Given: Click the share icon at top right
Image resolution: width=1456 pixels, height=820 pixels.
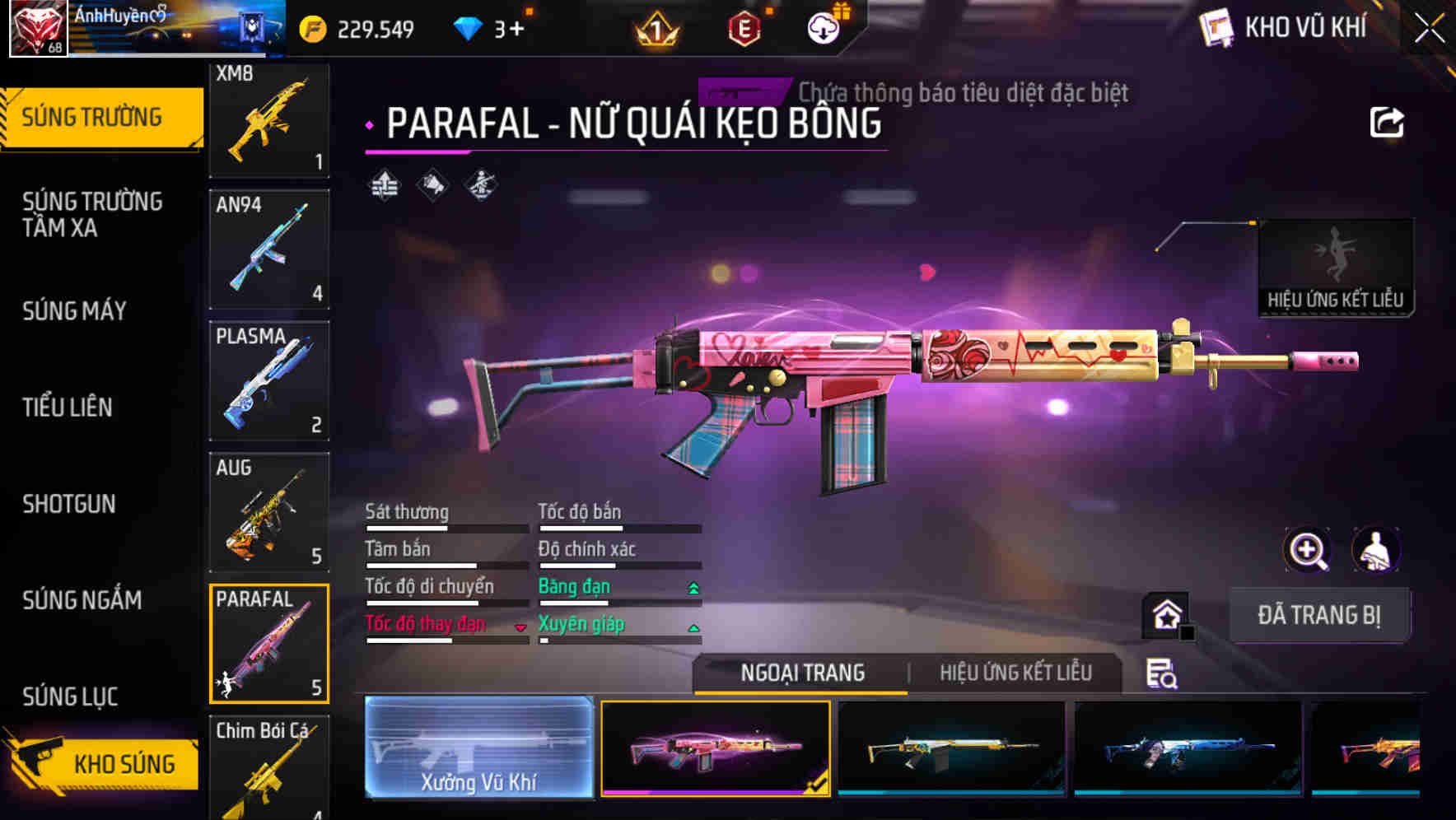Looking at the screenshot, I should (1388, 121).
